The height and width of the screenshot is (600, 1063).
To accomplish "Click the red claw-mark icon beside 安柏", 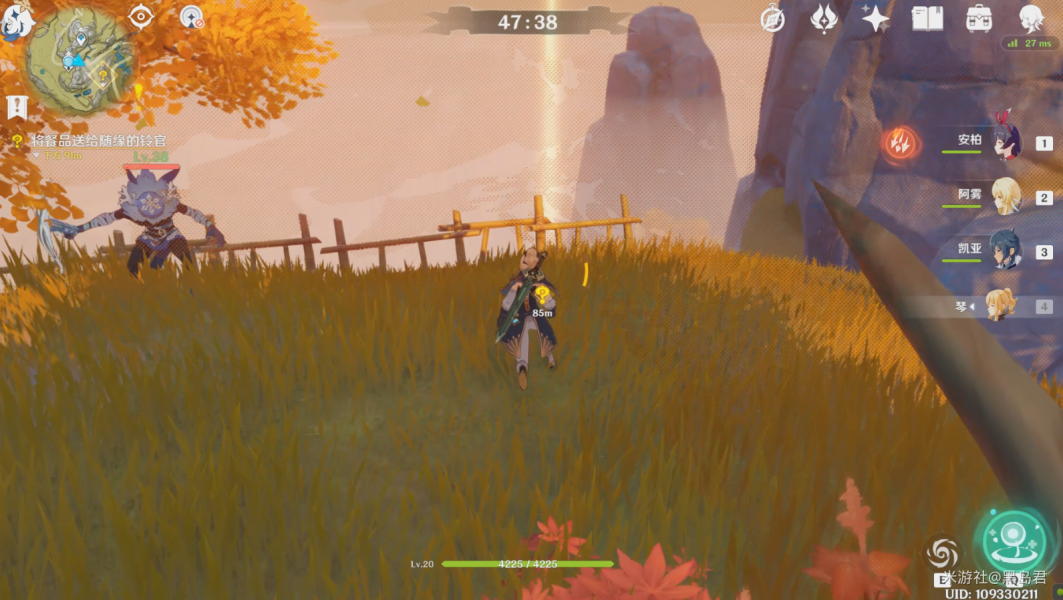I will (901, 144).
